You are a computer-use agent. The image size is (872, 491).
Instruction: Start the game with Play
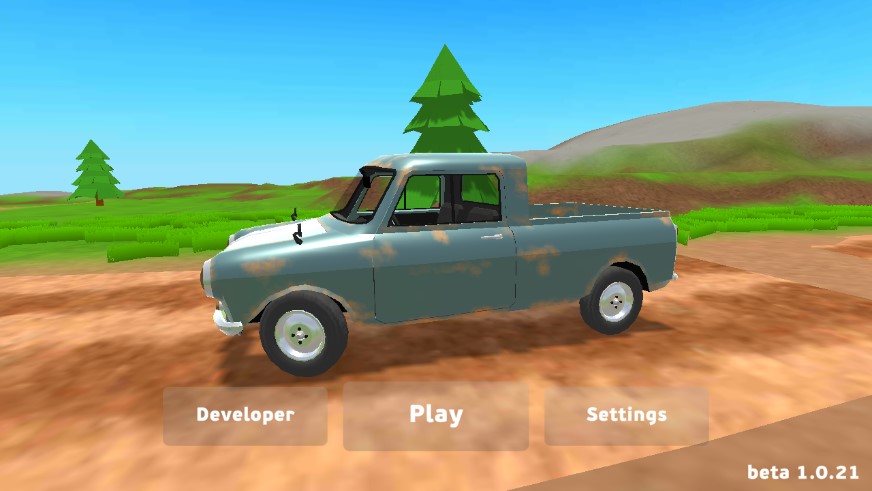[436, 415]
